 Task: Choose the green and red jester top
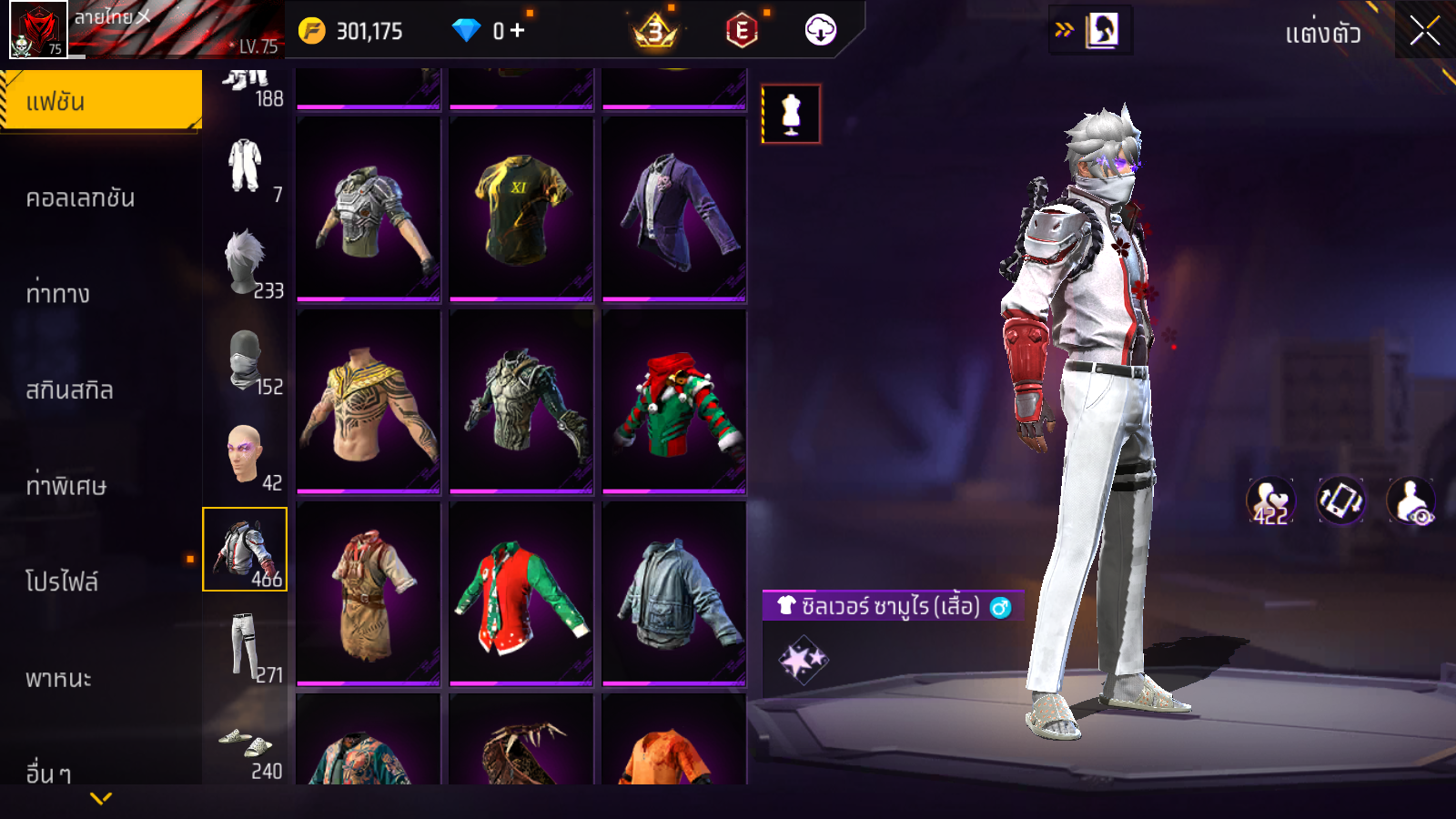(674, 402)
